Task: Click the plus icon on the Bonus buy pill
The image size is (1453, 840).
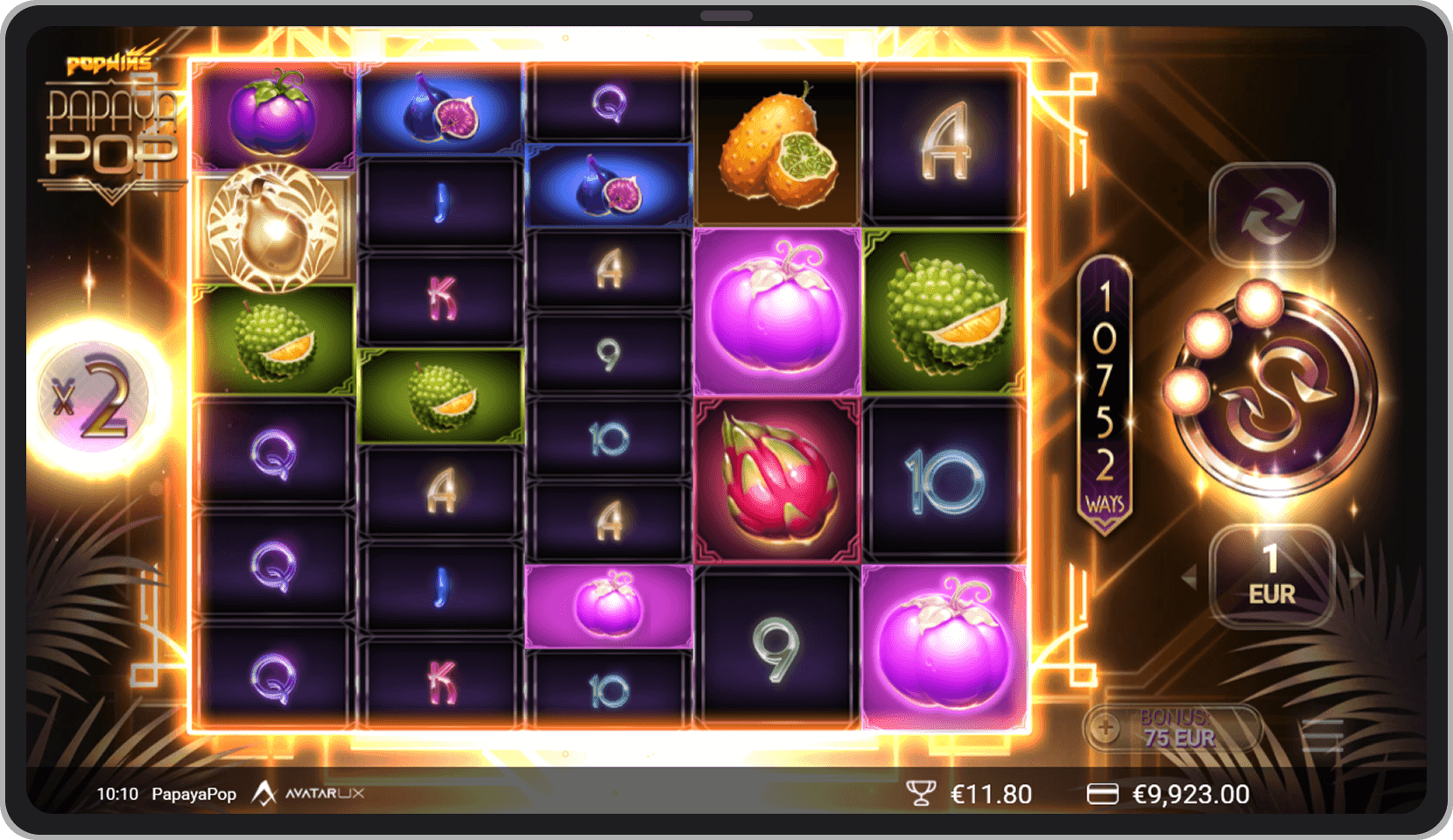Action: [1106, 728]
